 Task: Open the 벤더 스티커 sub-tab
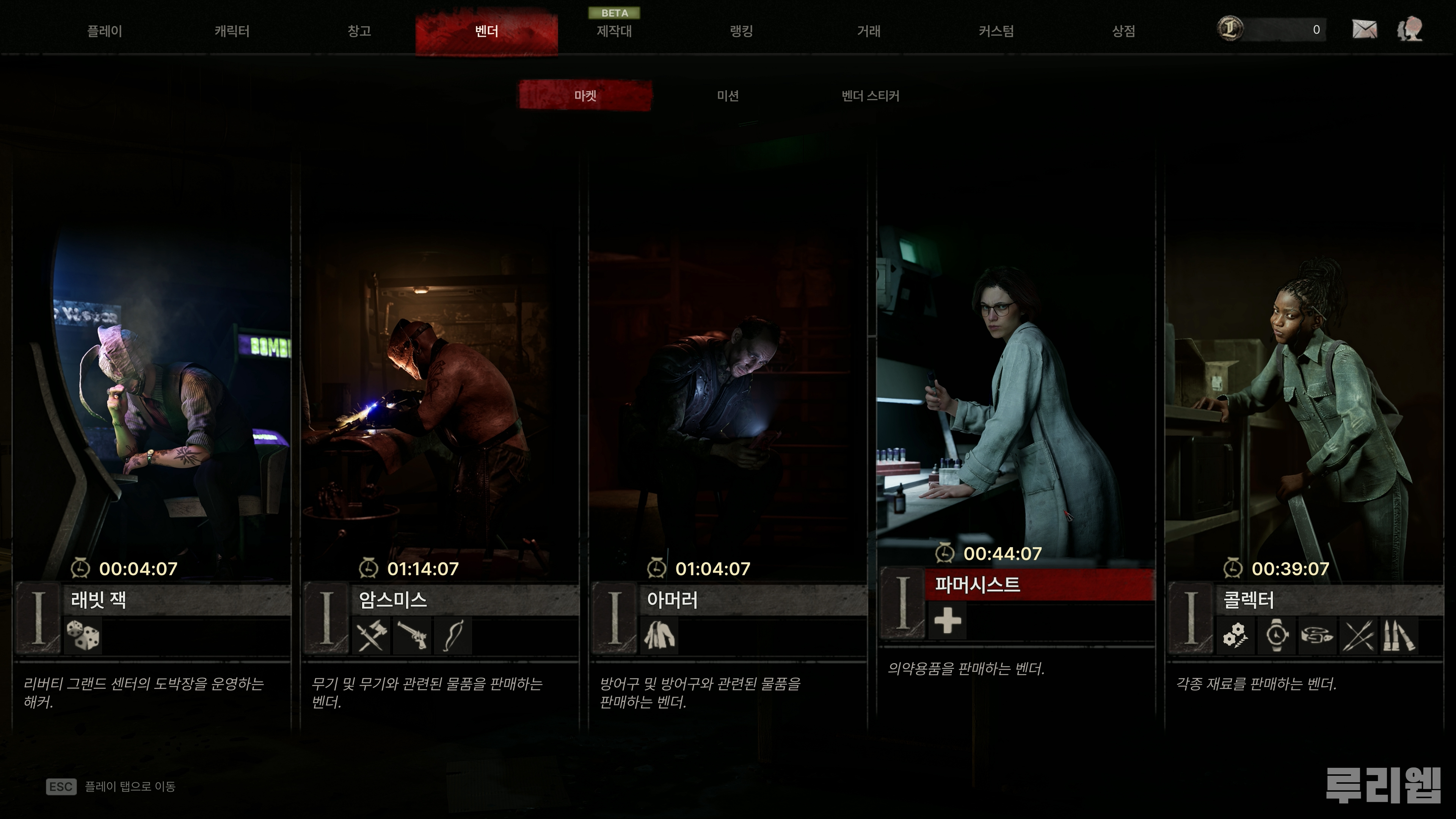[x=871, y=96]
